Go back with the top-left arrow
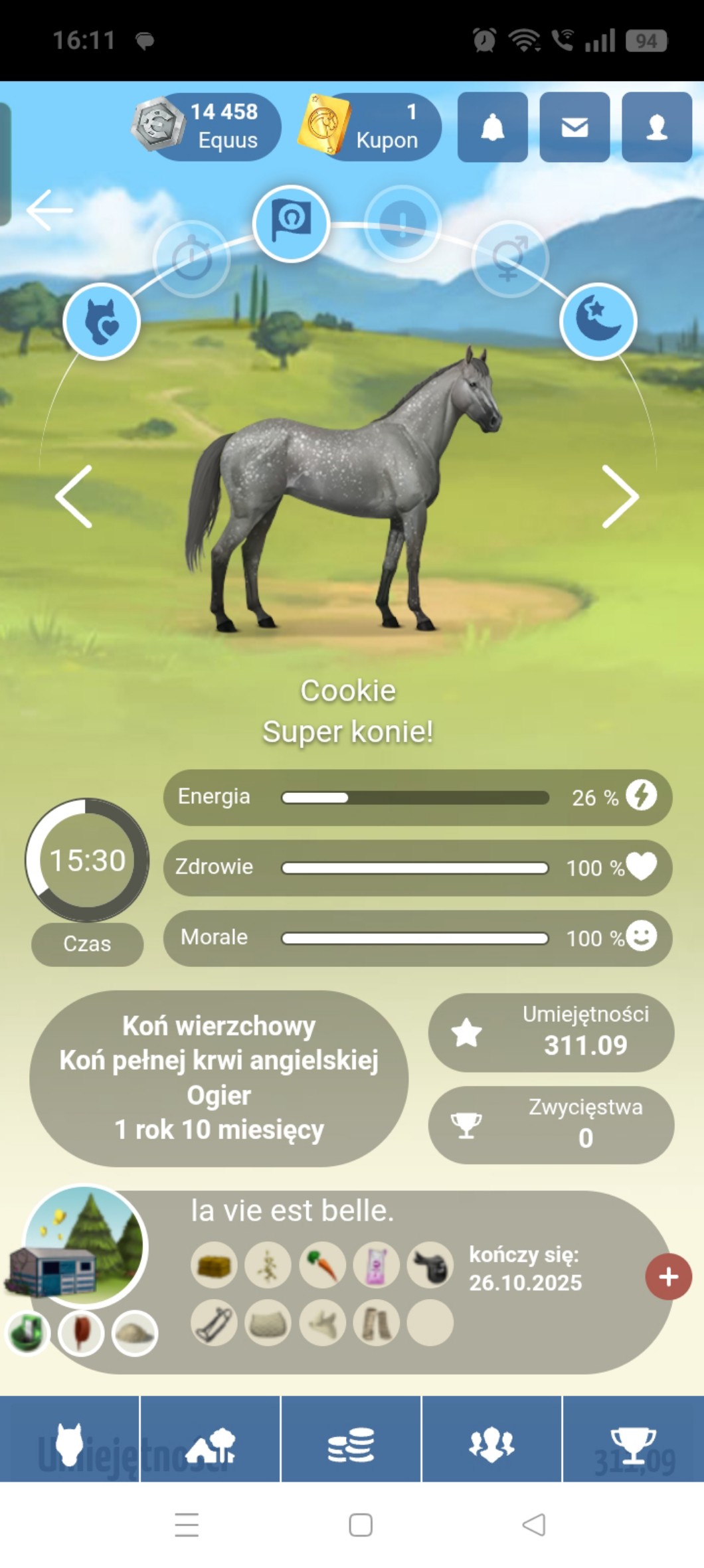Viewport: 704px width, 1568px height. tap(50, 210)
